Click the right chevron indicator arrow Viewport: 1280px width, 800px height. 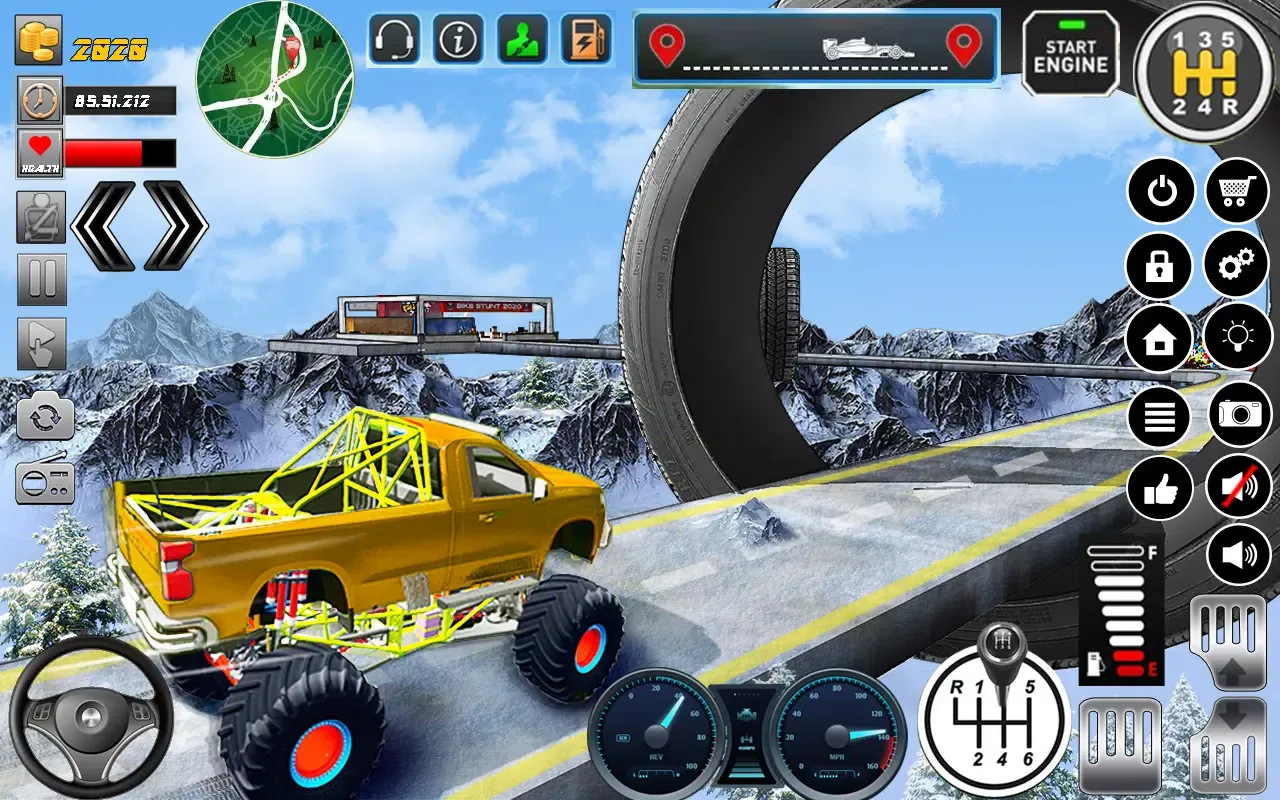tap(175, 226)
